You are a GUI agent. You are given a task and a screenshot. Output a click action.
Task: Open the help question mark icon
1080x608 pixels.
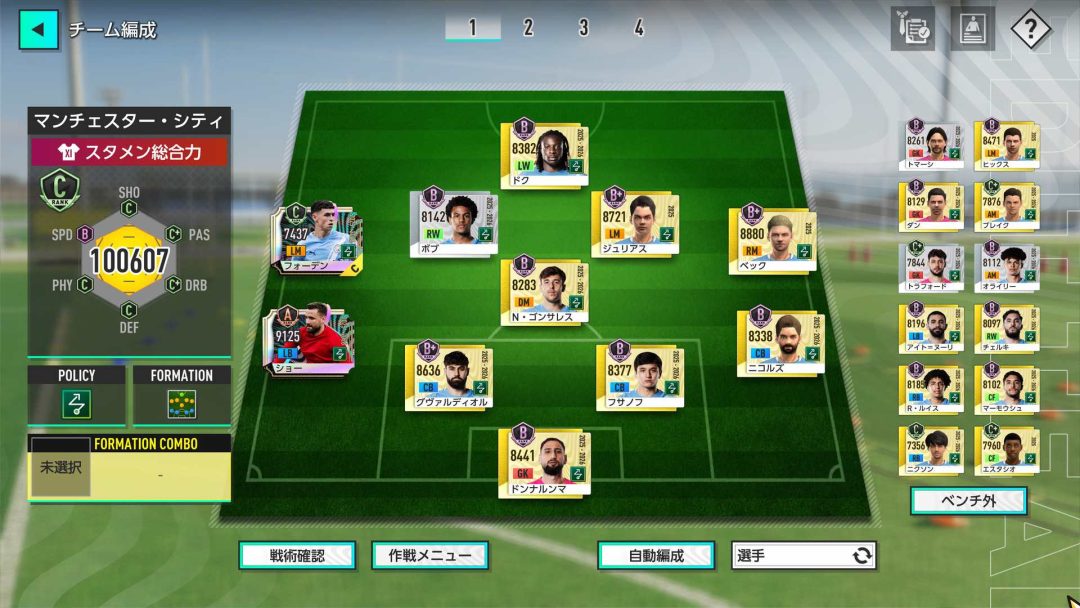[1030, 29]
